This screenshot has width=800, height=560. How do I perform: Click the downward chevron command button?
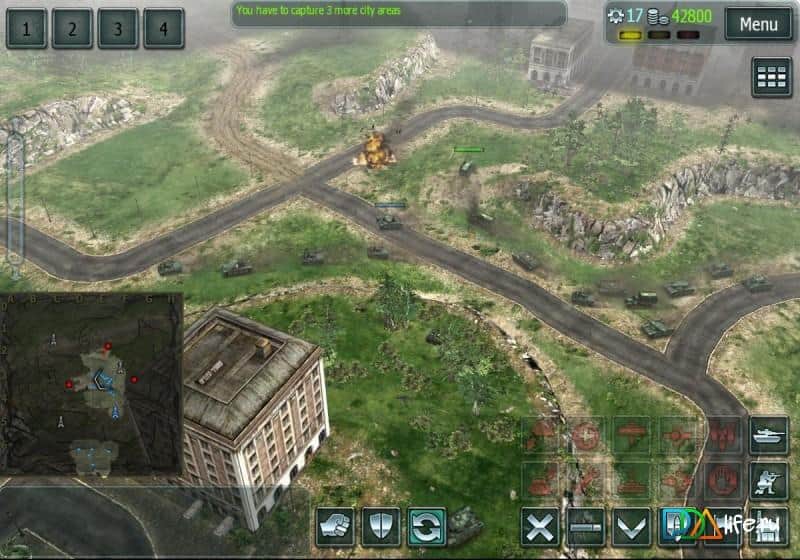[632, 526]
